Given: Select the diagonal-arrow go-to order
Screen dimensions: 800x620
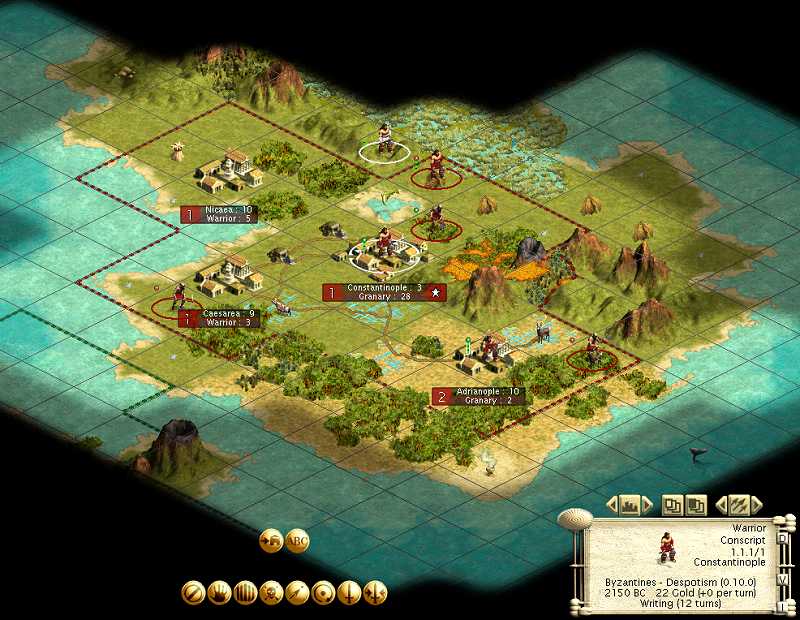Looking at the screenshot, I should pos(297,593).
